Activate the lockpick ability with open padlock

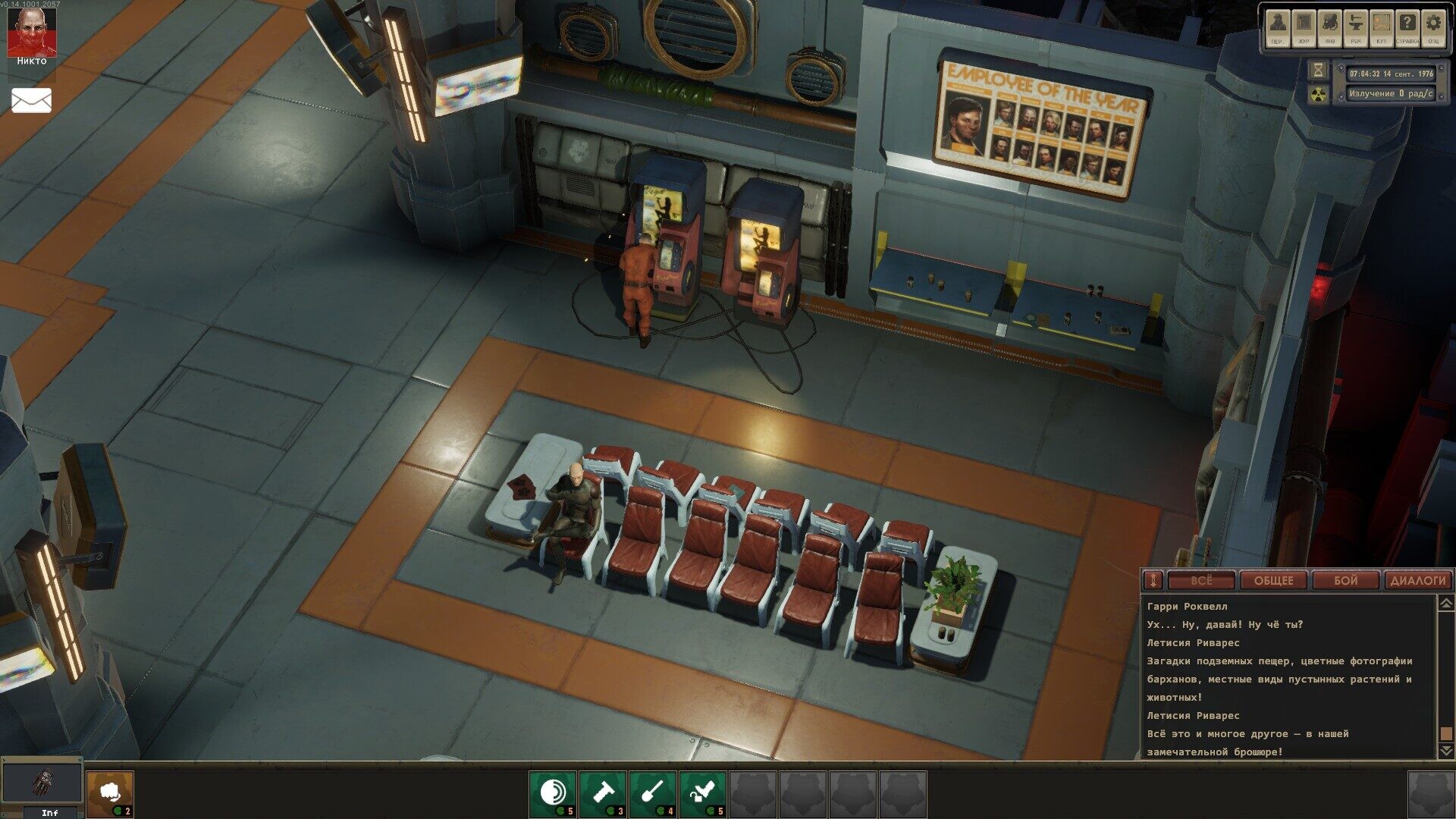coord(703,793)
